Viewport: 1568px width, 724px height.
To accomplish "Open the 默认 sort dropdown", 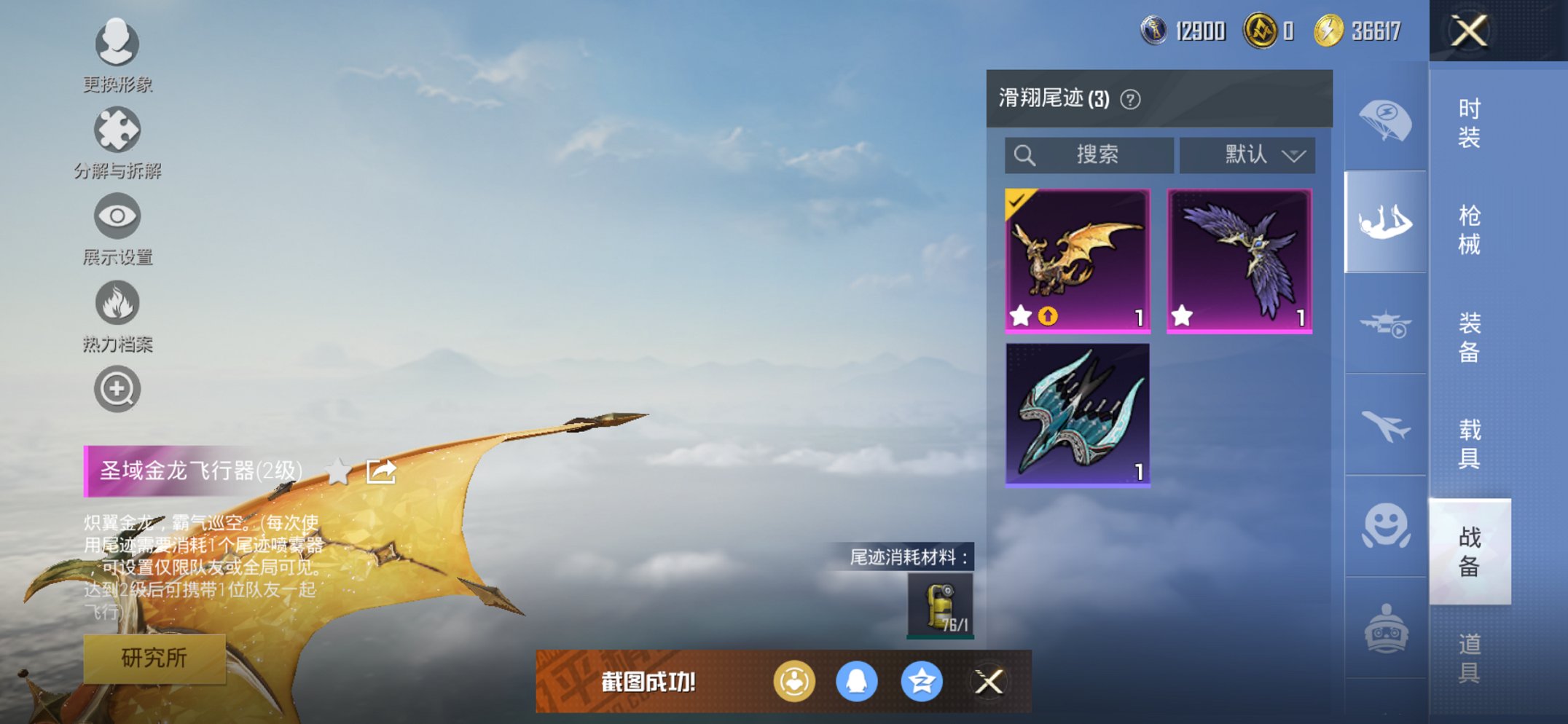I will point(1246,154).
